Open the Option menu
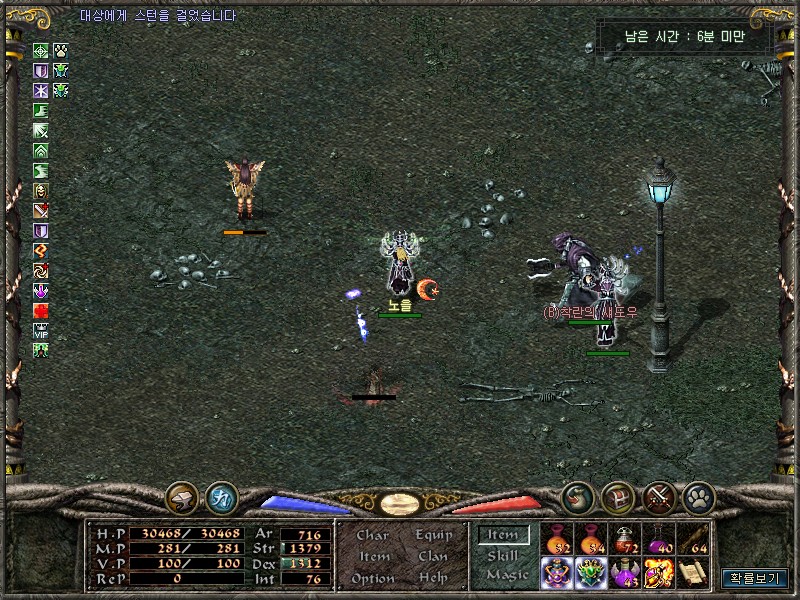 point(372,578)
